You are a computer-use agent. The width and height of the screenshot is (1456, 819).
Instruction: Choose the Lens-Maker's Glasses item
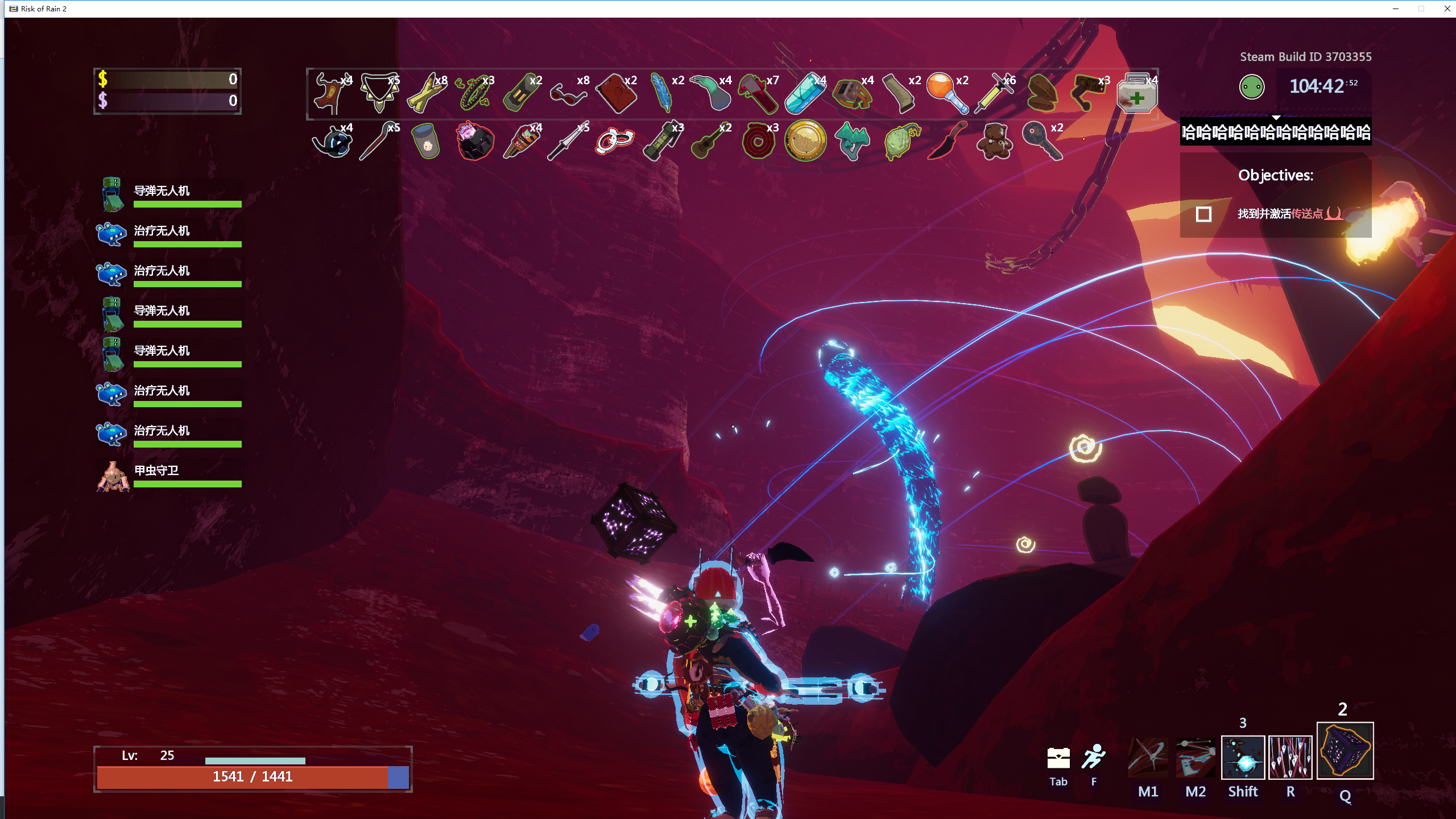coord(568,93)
